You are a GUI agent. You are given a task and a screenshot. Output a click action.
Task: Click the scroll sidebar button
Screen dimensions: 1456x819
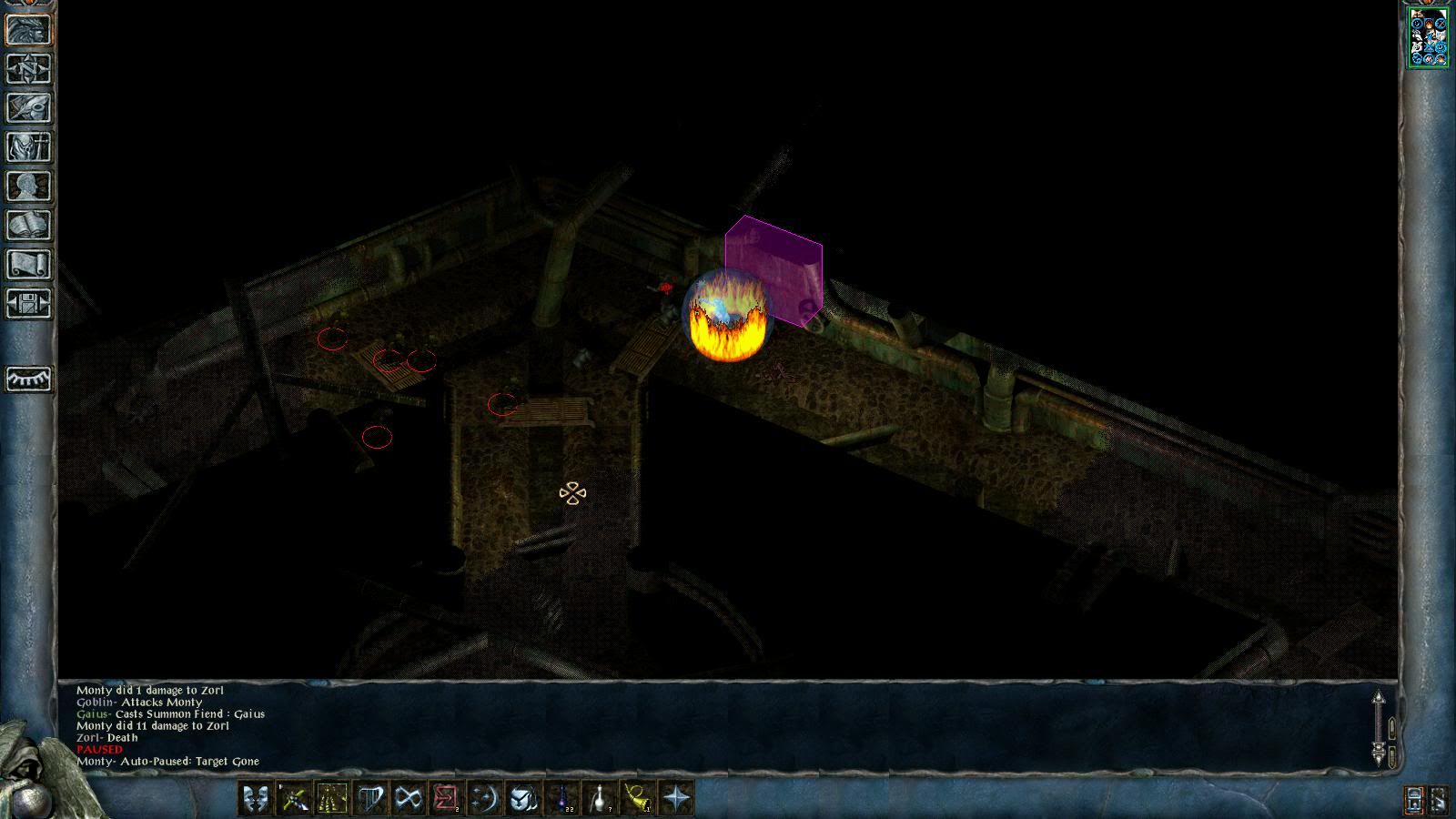[x=28, y=265]
